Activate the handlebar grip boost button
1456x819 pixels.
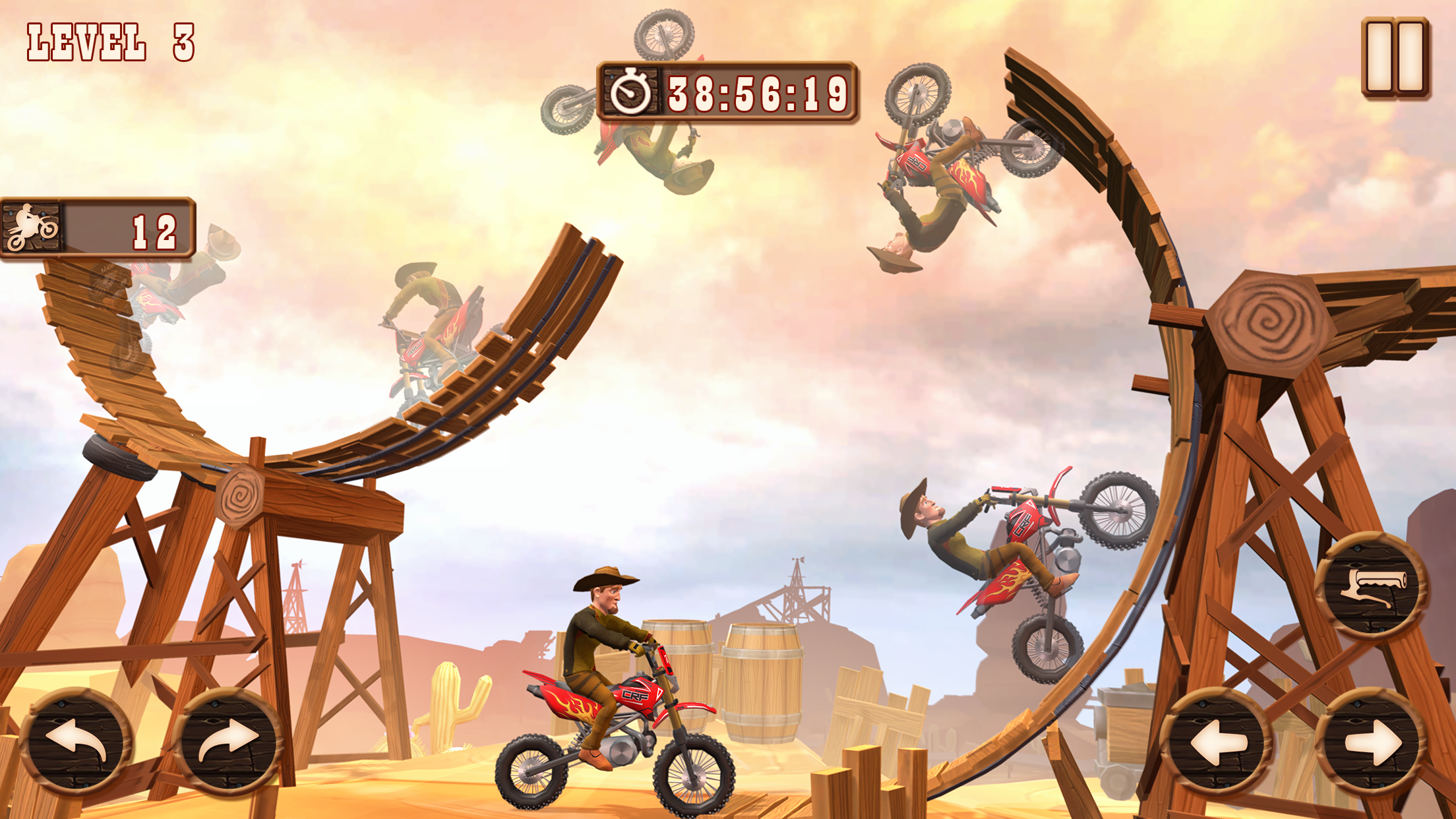tap(1373, 586)
